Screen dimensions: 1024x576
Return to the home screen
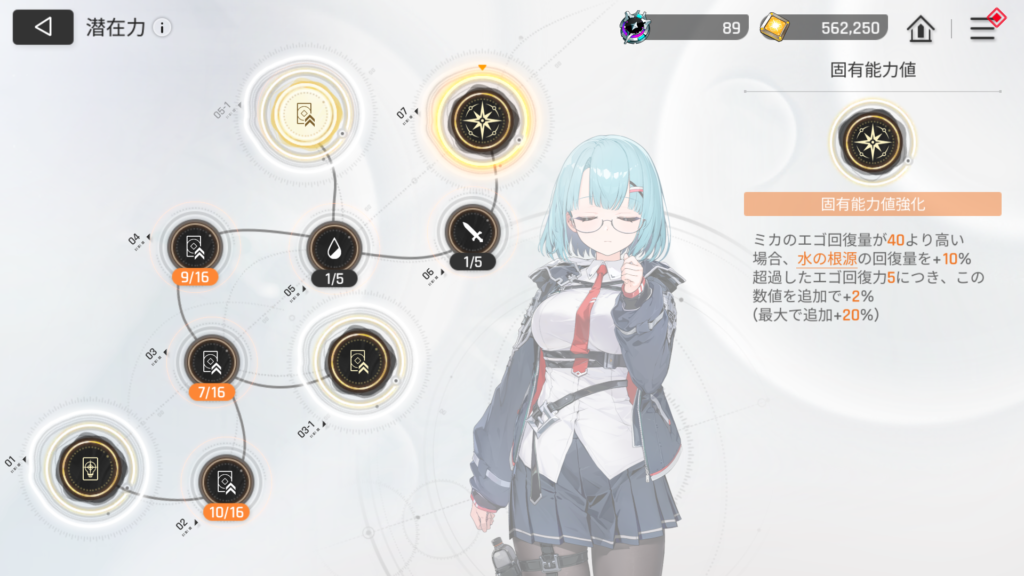tap(920, 28)
